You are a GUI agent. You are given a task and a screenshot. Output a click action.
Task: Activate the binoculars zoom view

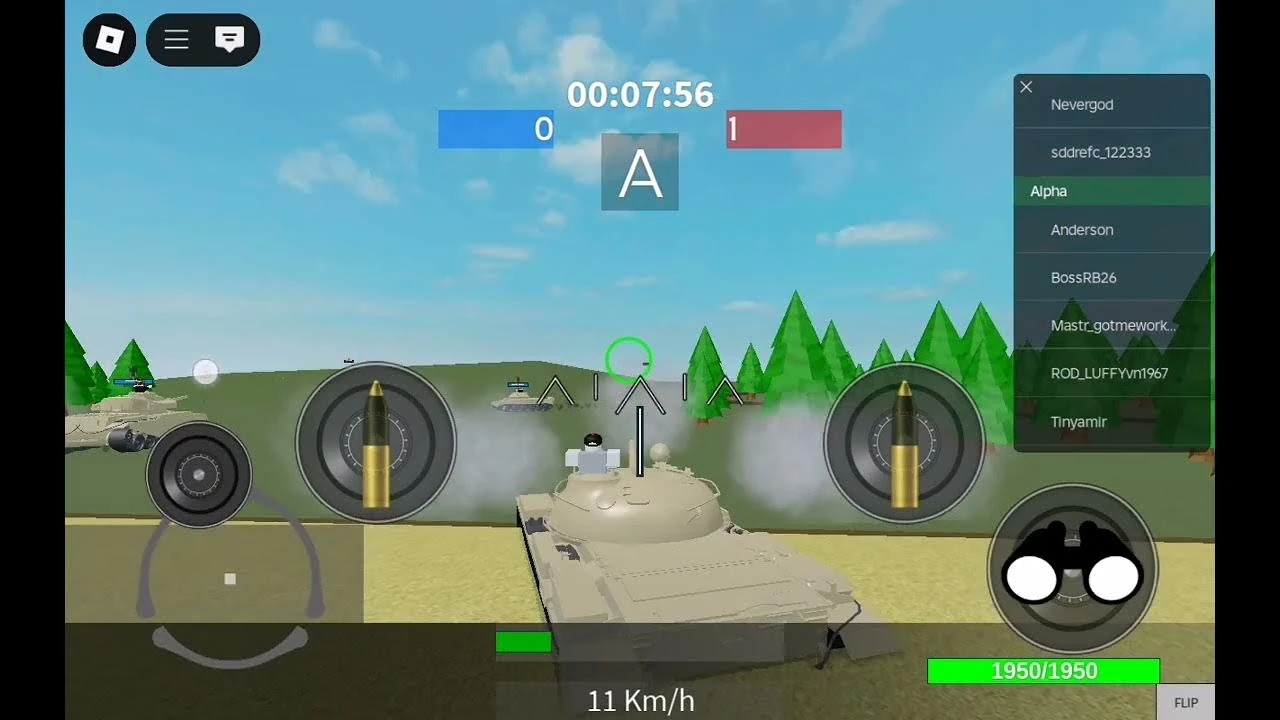[1074, 568]
